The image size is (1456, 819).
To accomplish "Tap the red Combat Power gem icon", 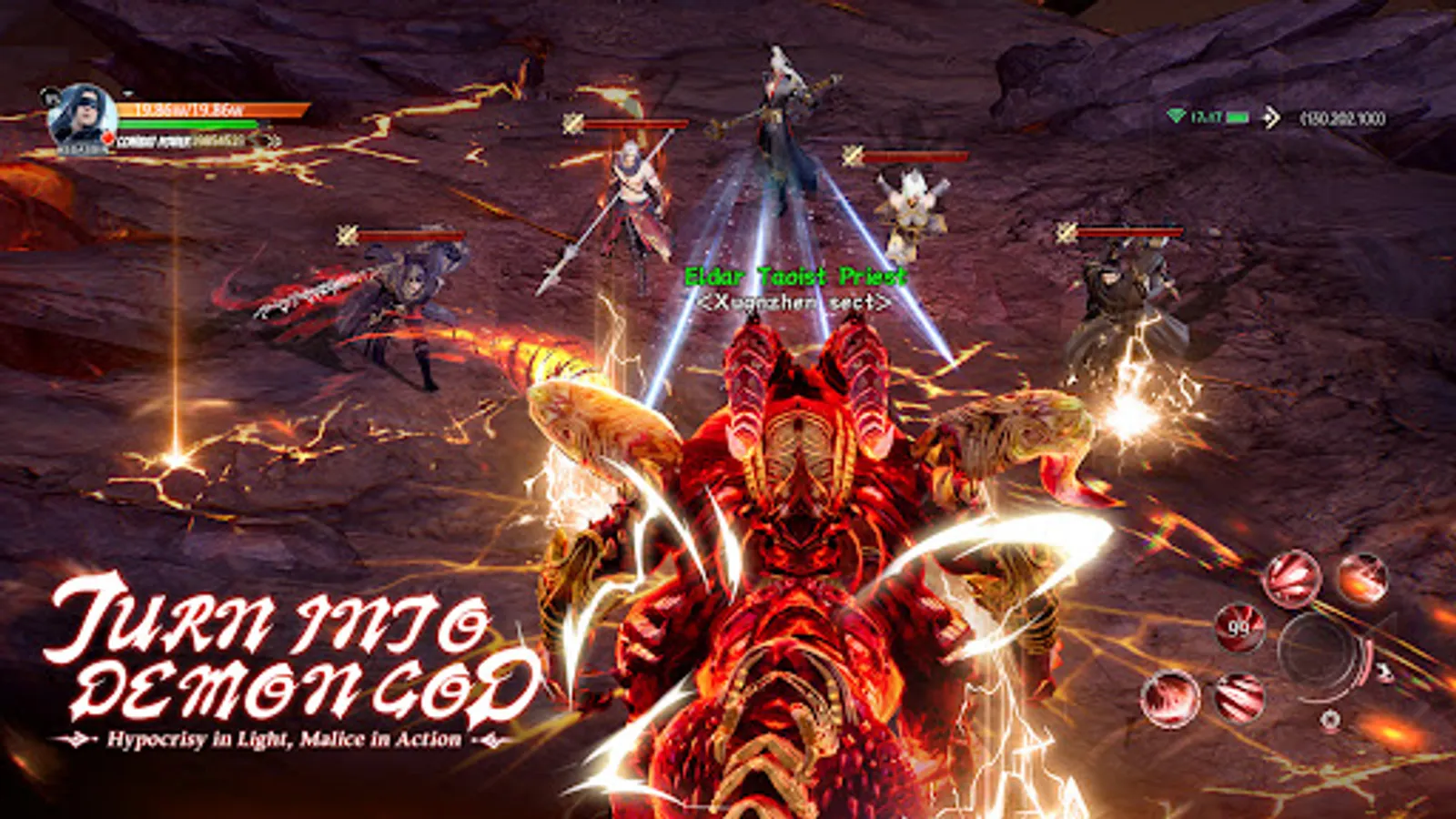I will (106, 137).
